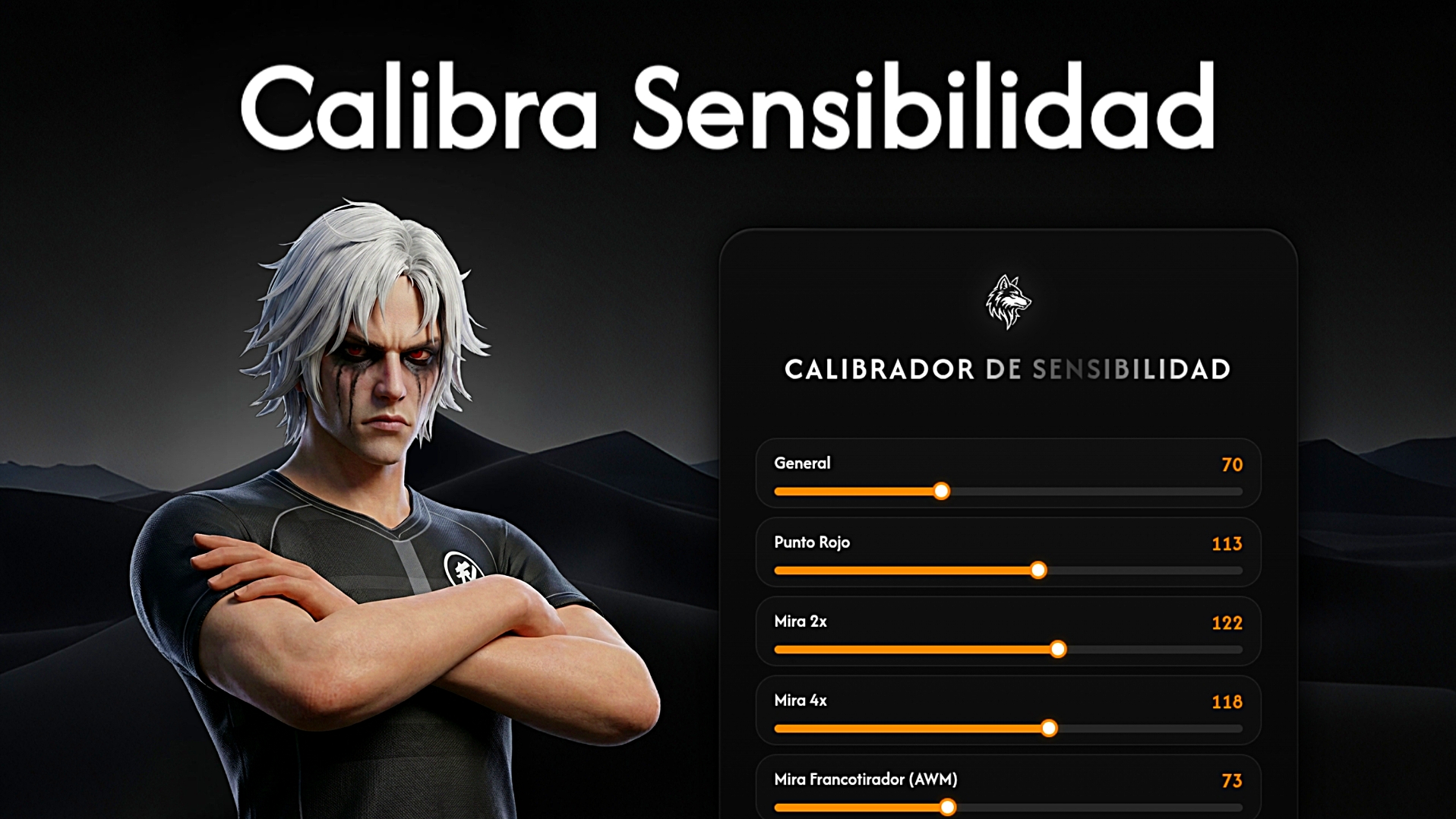1456x819 pixels.
Task: Click the Mira 2x slider handle
Action: click(x=1057, y=650)
